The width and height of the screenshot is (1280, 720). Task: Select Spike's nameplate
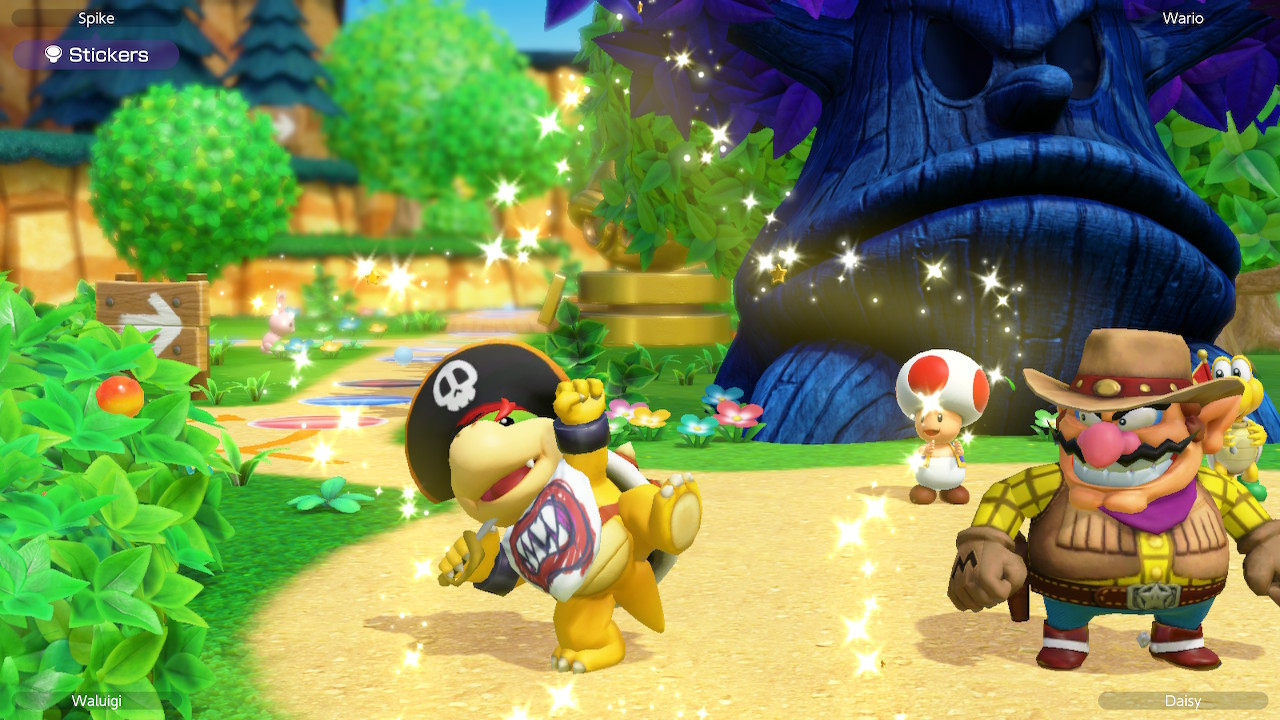(98, 17)
